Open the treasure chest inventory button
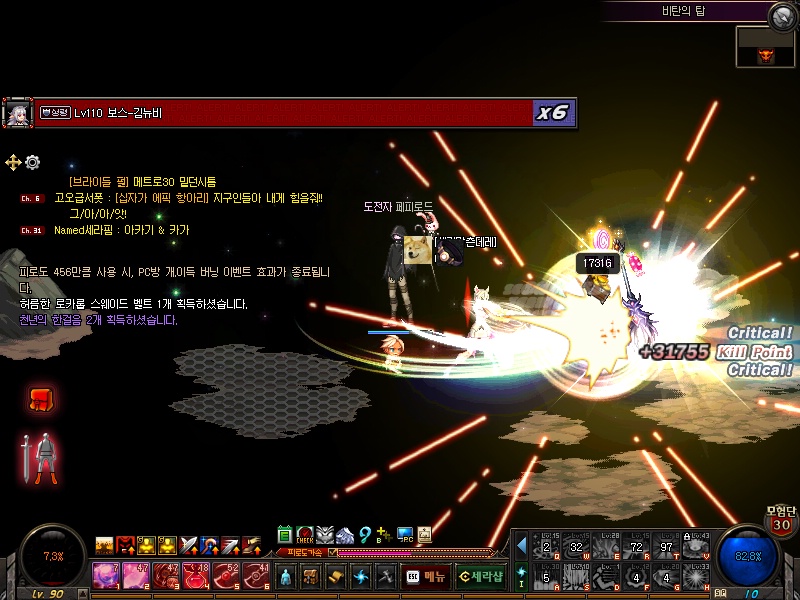 tap(311, 576)
